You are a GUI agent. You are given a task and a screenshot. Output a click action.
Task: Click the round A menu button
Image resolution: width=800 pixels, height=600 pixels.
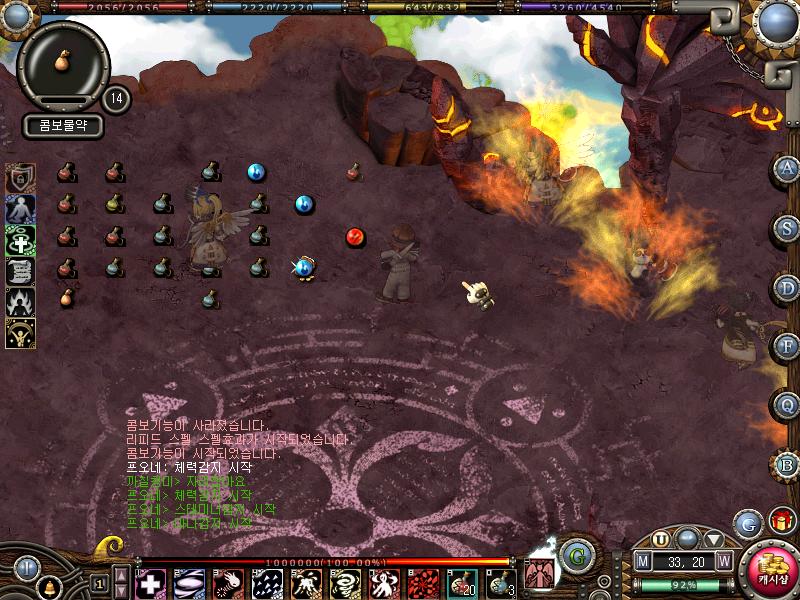787,169
